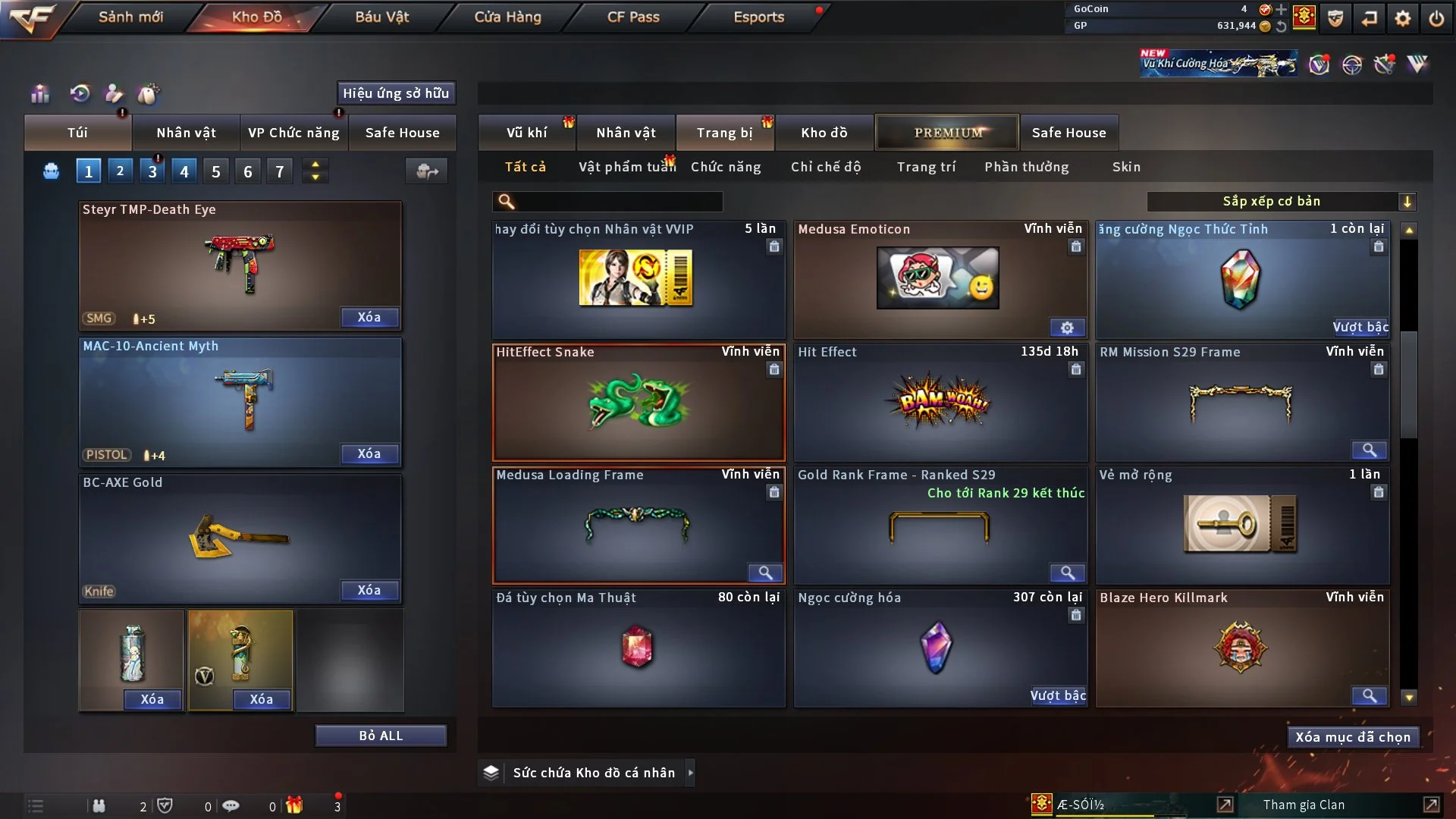
Task: Remove Steyr TMP-Death Eye with Xóa
Action: (369, 317)
